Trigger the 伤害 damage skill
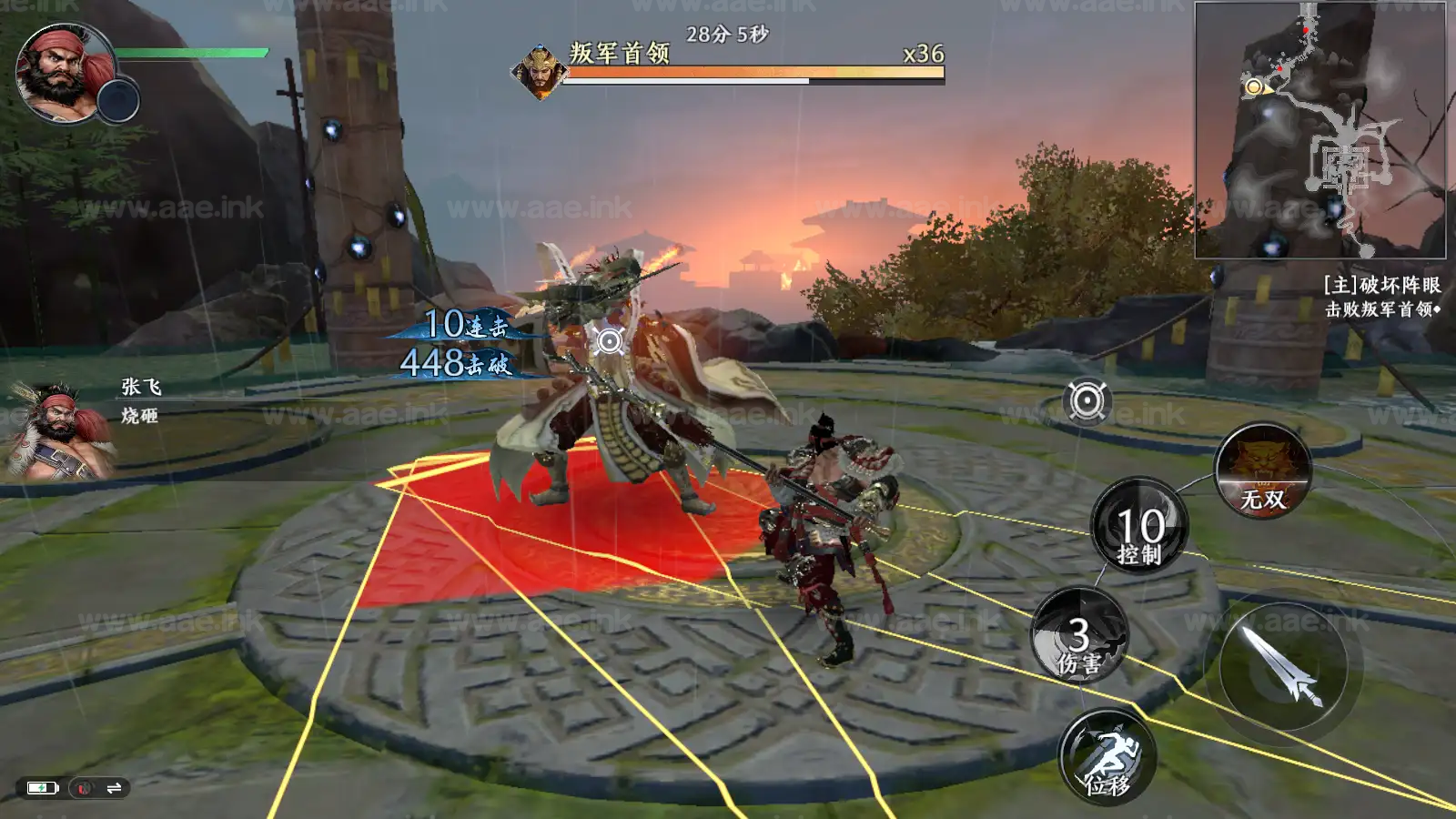Image resolution: width=1456 pixels, height=819 pixels. click(x=1079, y=635)
